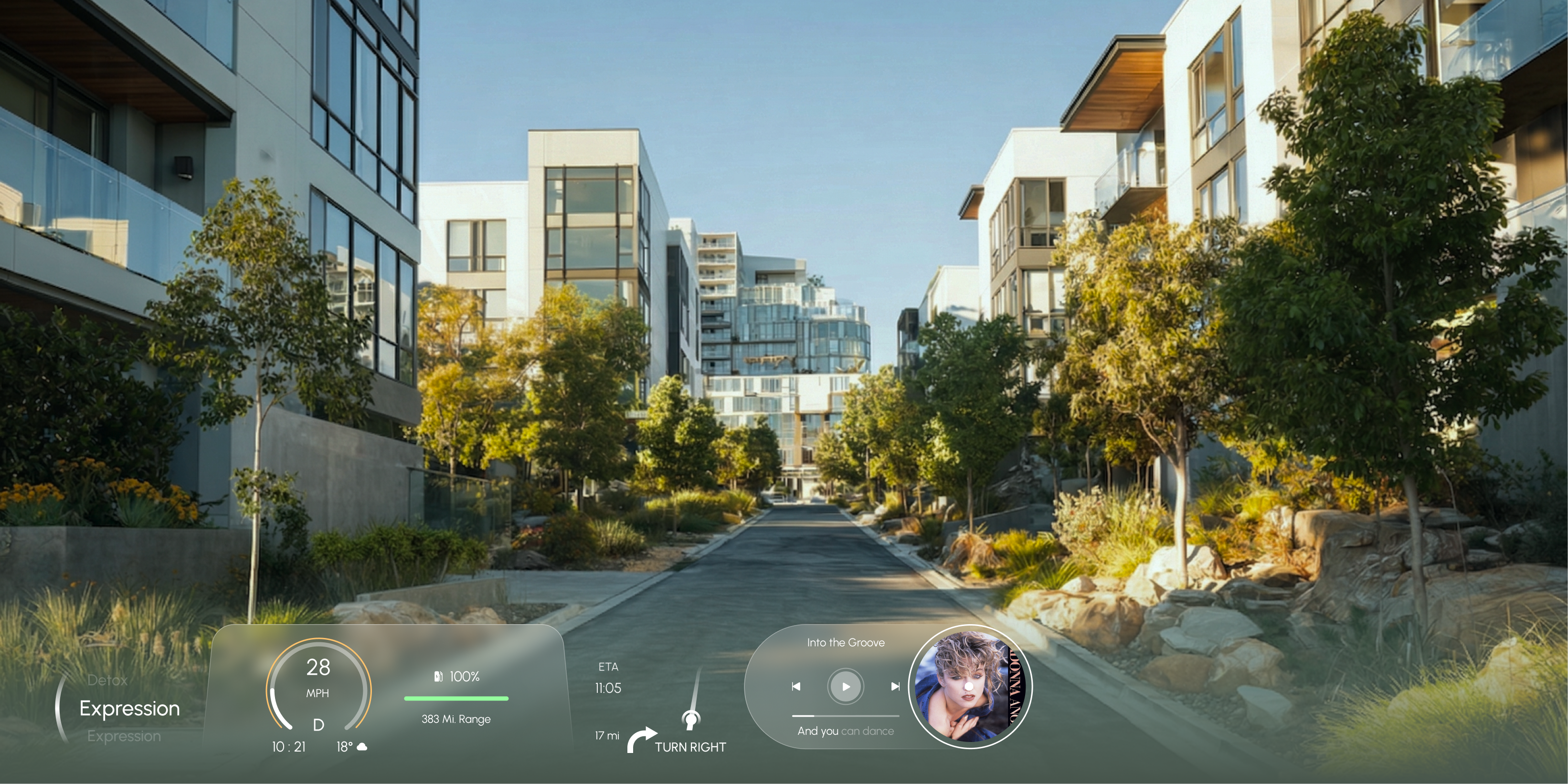Viewport: 1568px width, 784px height.
Task: Open the Turn Right navigation prompt
Action: coord(689,747)
